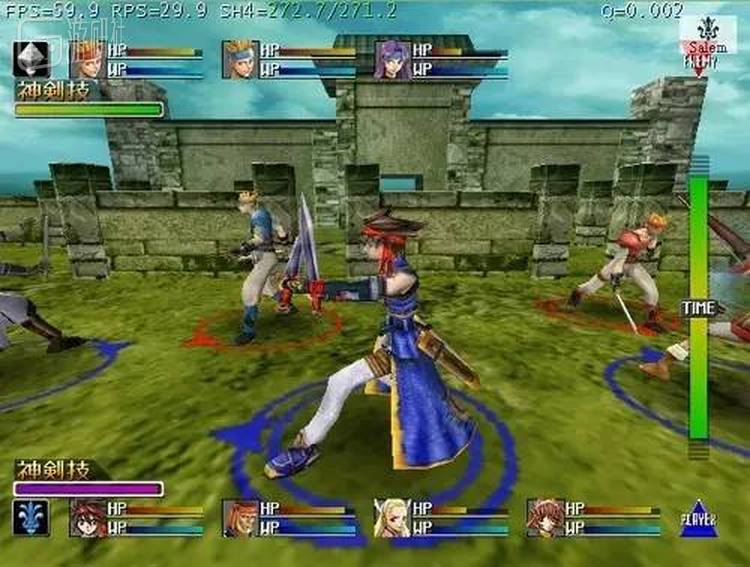Image resolution: width=750 pixels, height=567 pixels.
Task: Click the enemy team crystal emblem icon
Action: tap(31, 59)
